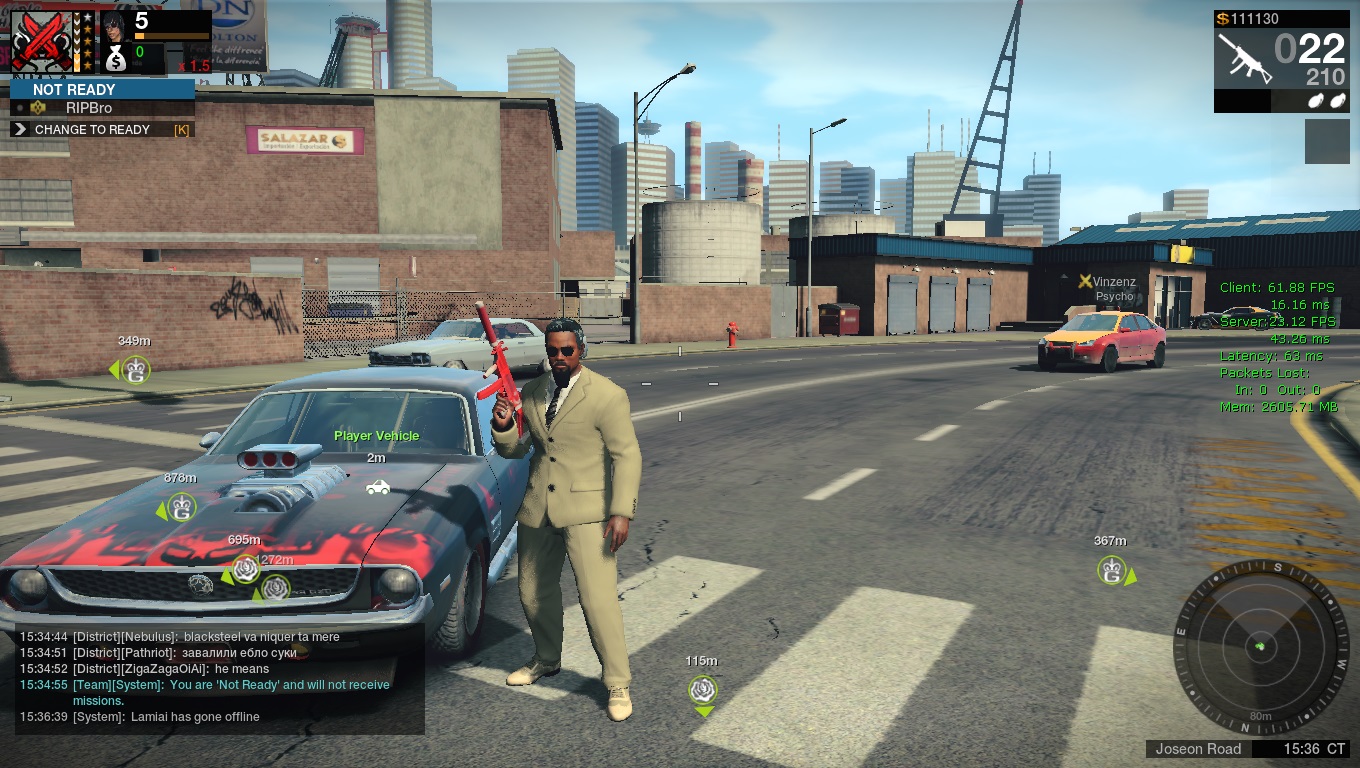Click the 349m waypoint marker

(x=135, y=371)
